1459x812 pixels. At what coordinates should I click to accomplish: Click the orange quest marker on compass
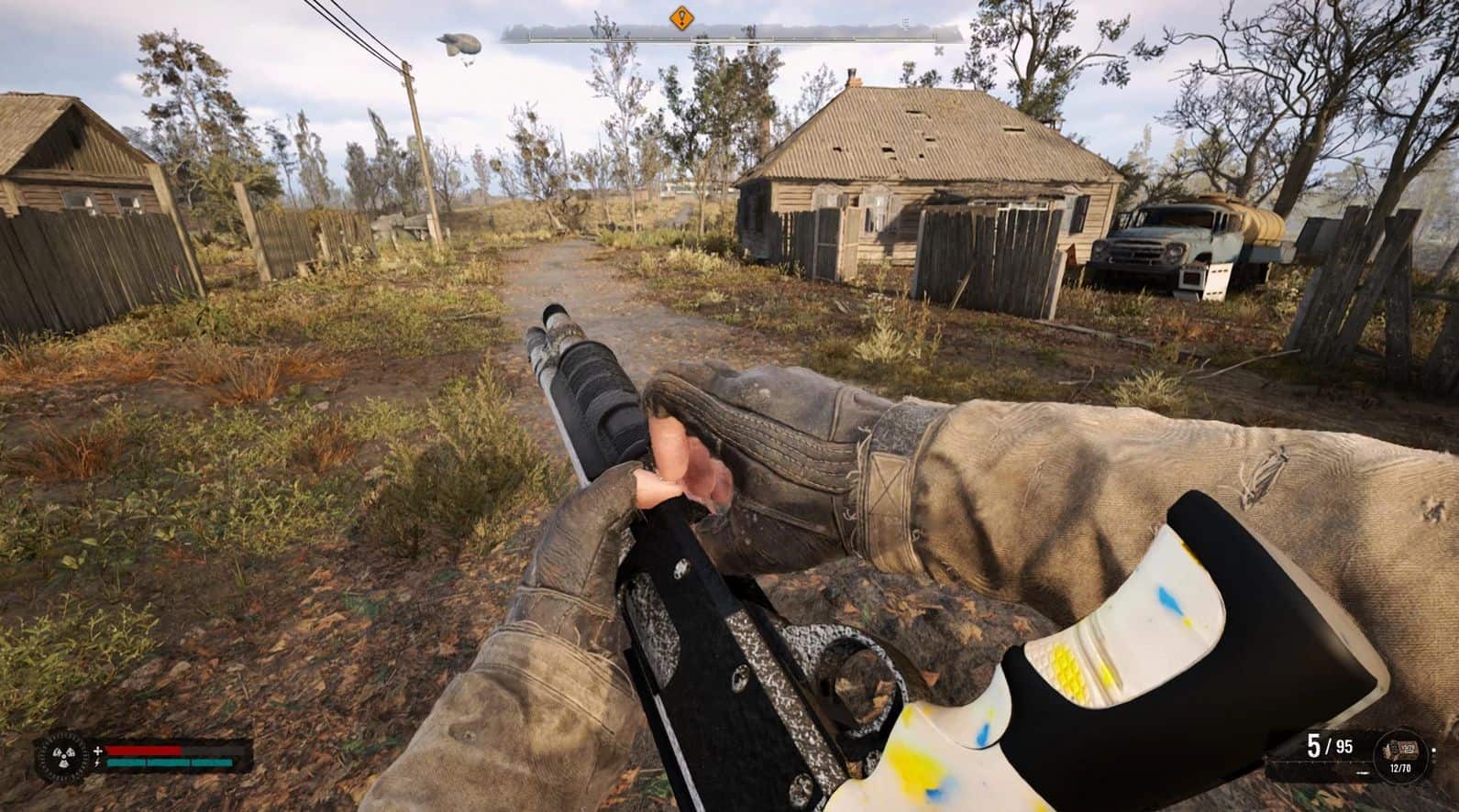coord(680,16)
